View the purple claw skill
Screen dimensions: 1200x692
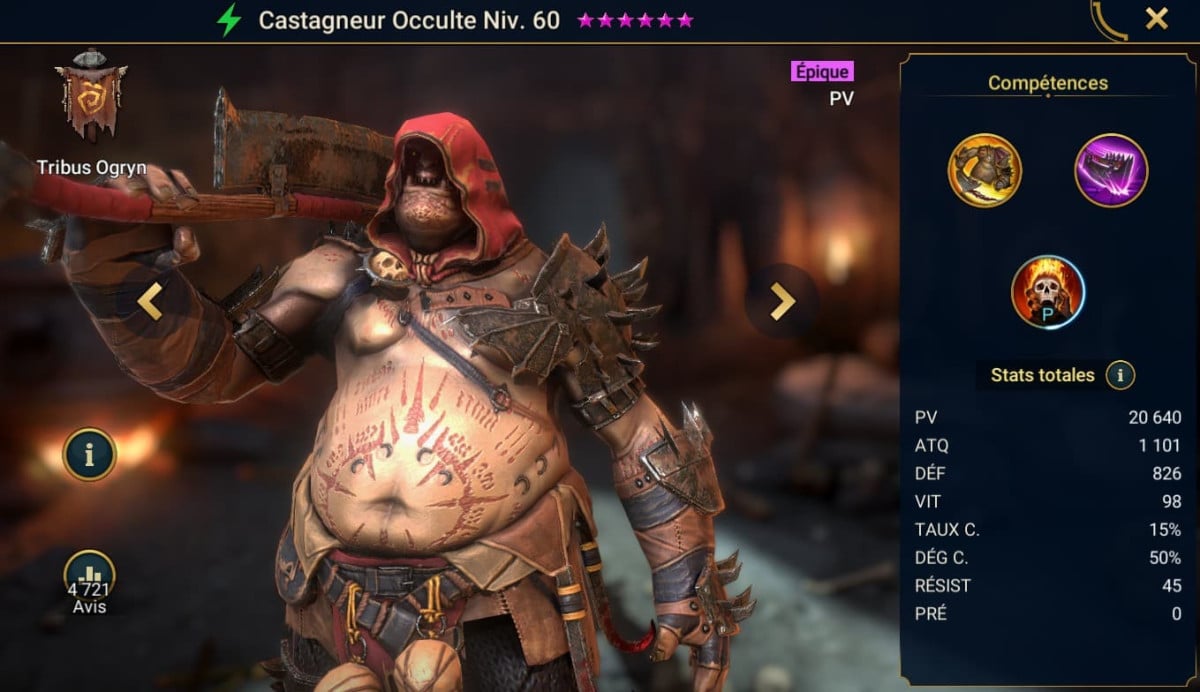pos(1111,170)
